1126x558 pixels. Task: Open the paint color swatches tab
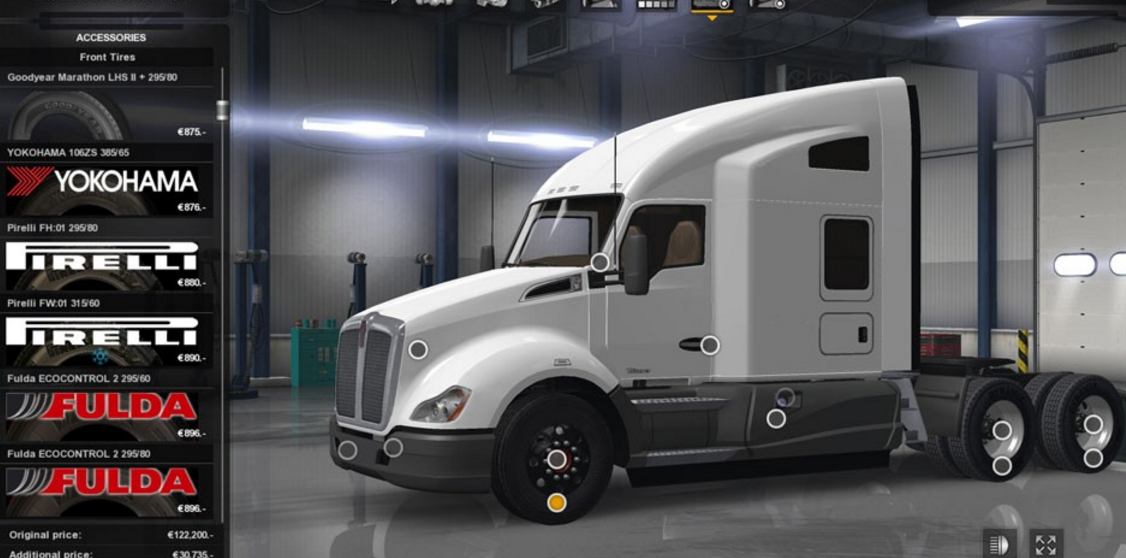coord(656,5)
